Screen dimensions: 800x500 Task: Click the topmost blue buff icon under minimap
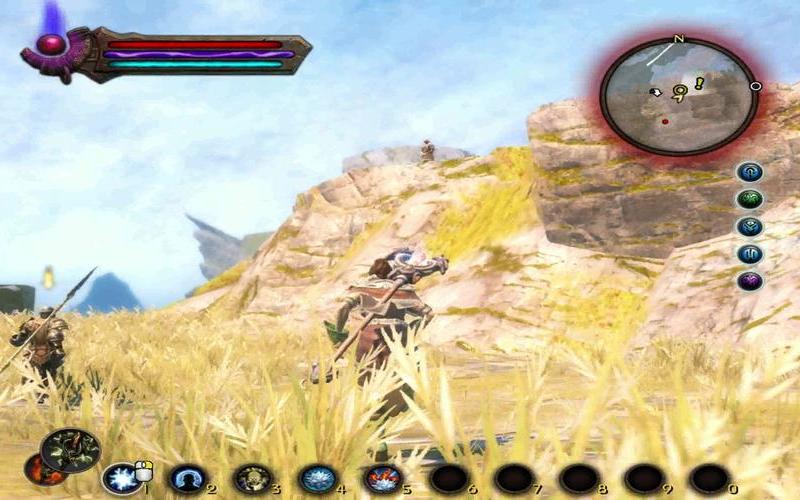click(750, 172)
